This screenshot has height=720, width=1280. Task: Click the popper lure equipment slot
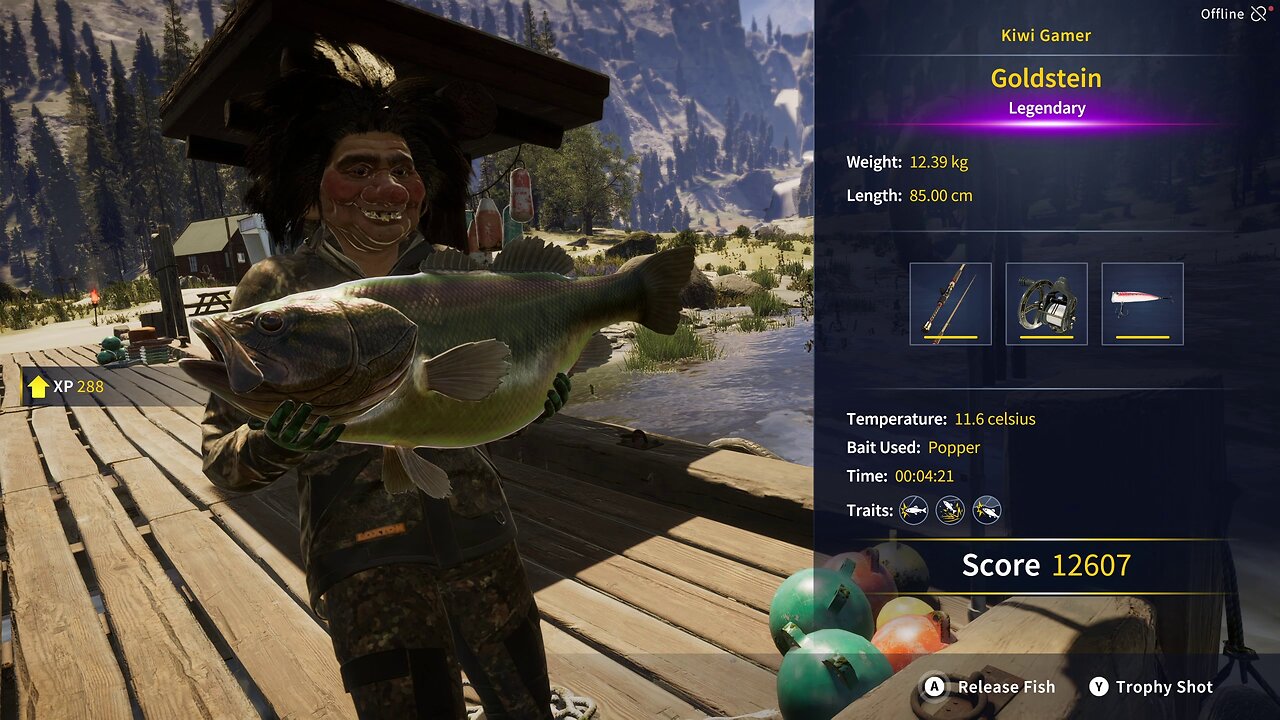[1142, 304]
